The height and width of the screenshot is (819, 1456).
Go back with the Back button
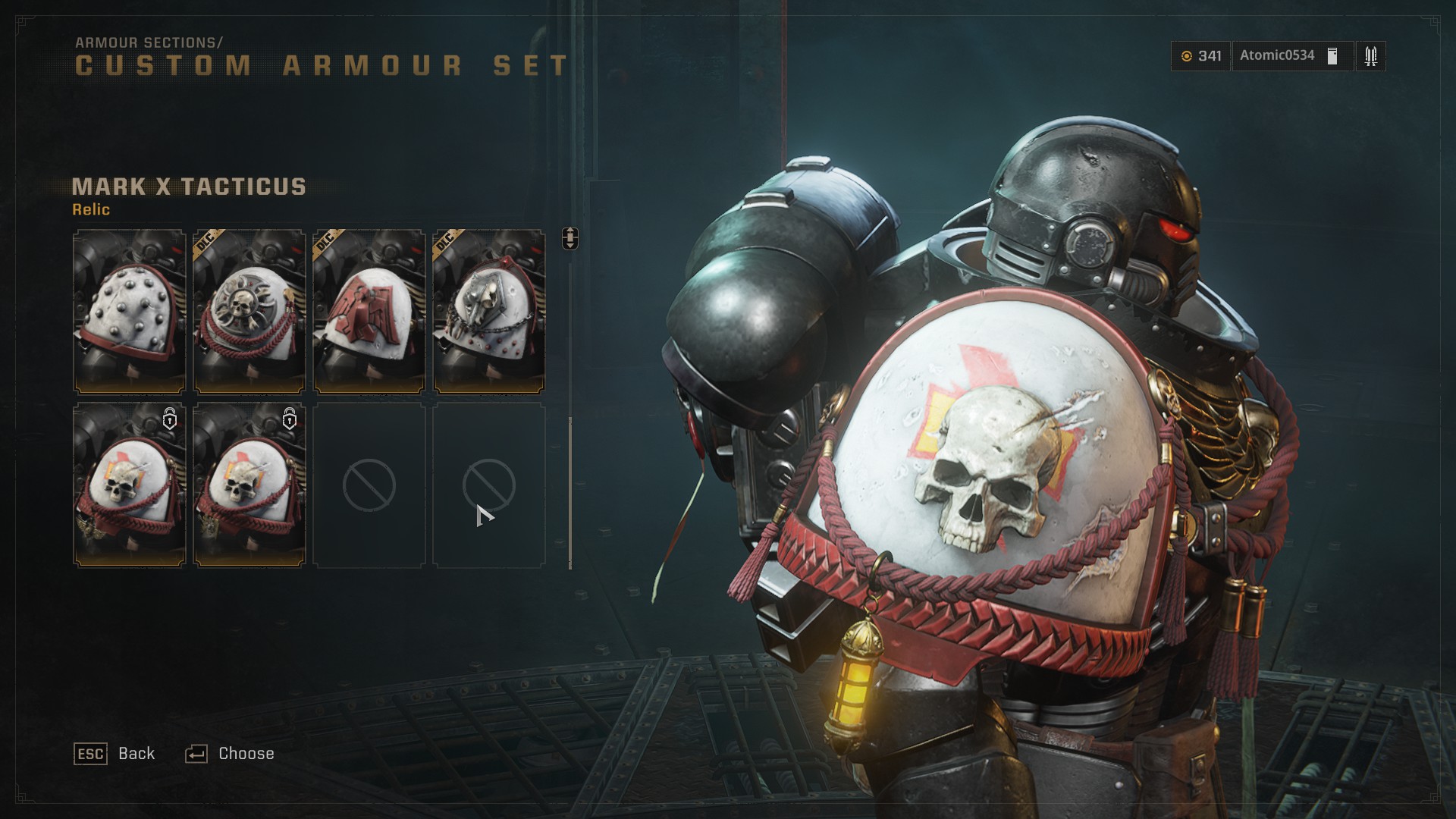click(x=115, y=754)
